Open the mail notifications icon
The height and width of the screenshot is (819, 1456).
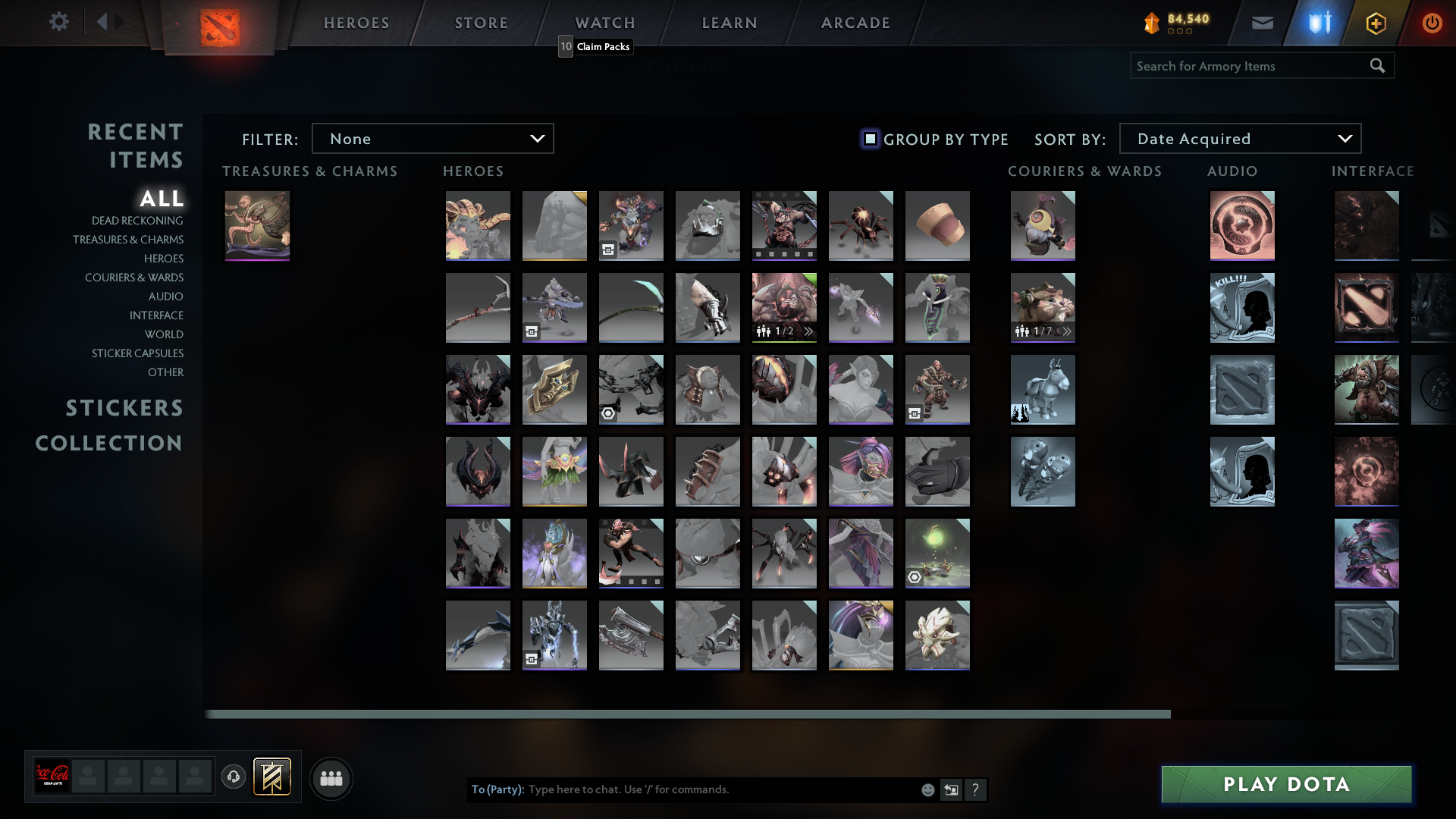[1261, 22]
